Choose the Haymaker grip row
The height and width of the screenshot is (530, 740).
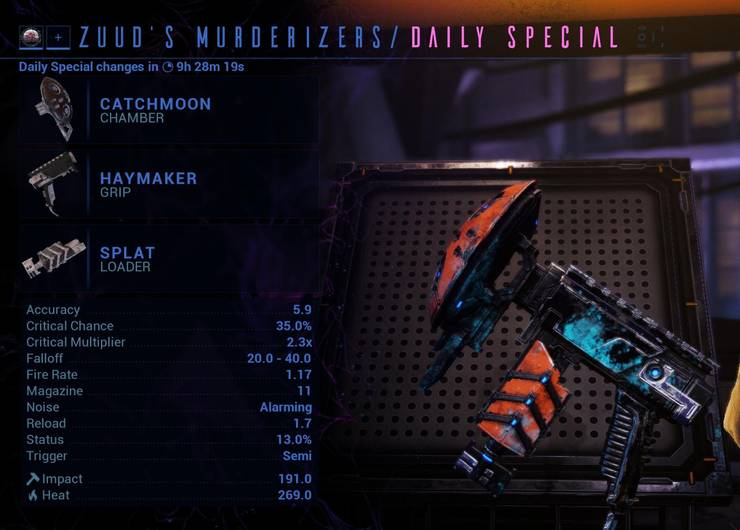click(x=148, y=185)
